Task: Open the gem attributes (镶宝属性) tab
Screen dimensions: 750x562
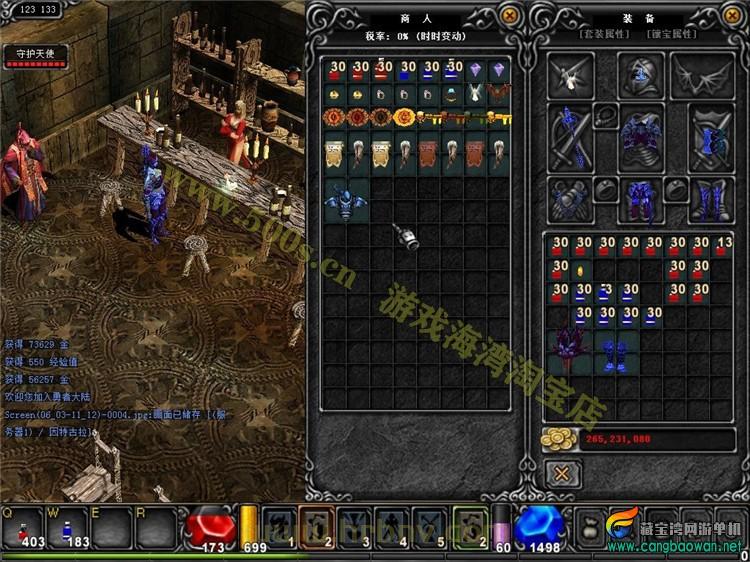Action: [x=672, y=35]
